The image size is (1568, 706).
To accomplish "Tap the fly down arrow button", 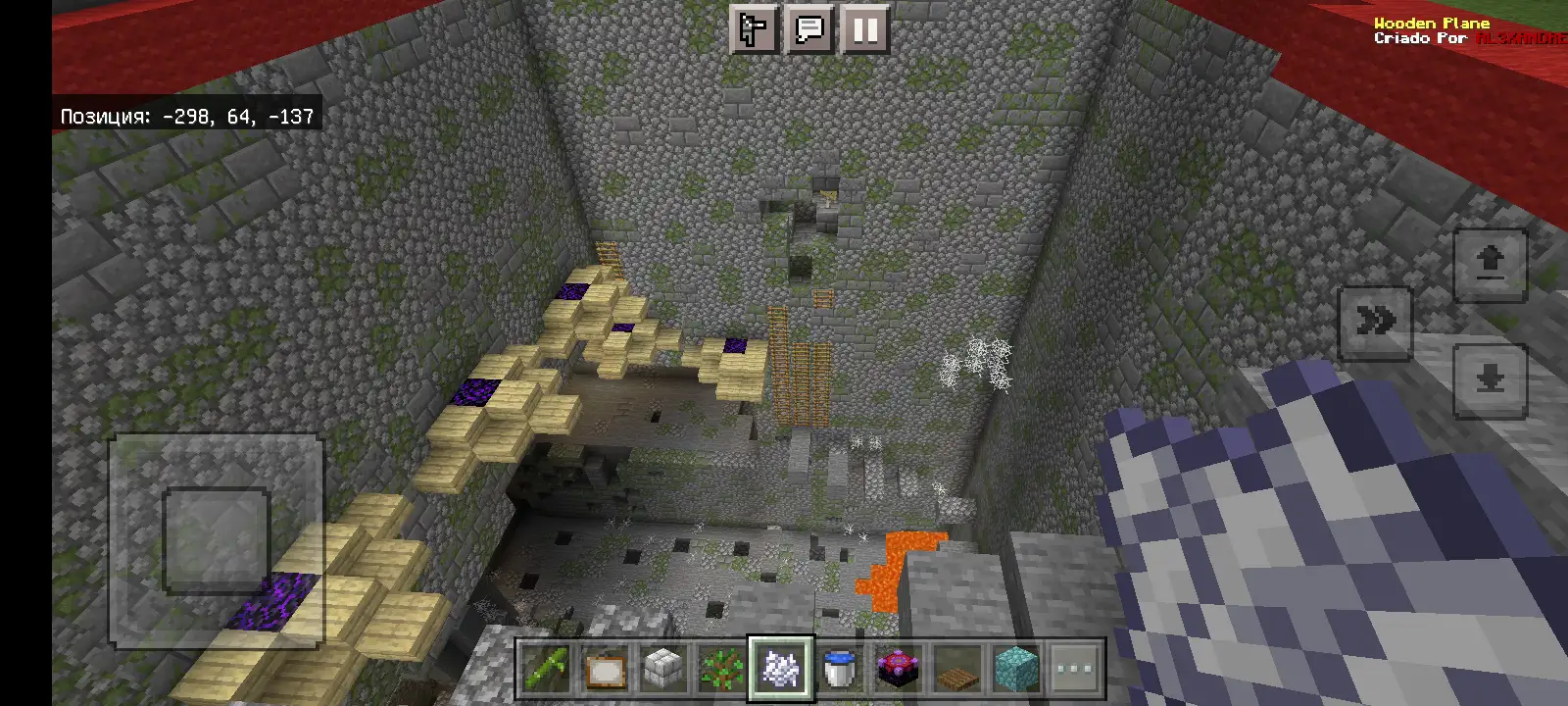I will tap(1490, 379).
